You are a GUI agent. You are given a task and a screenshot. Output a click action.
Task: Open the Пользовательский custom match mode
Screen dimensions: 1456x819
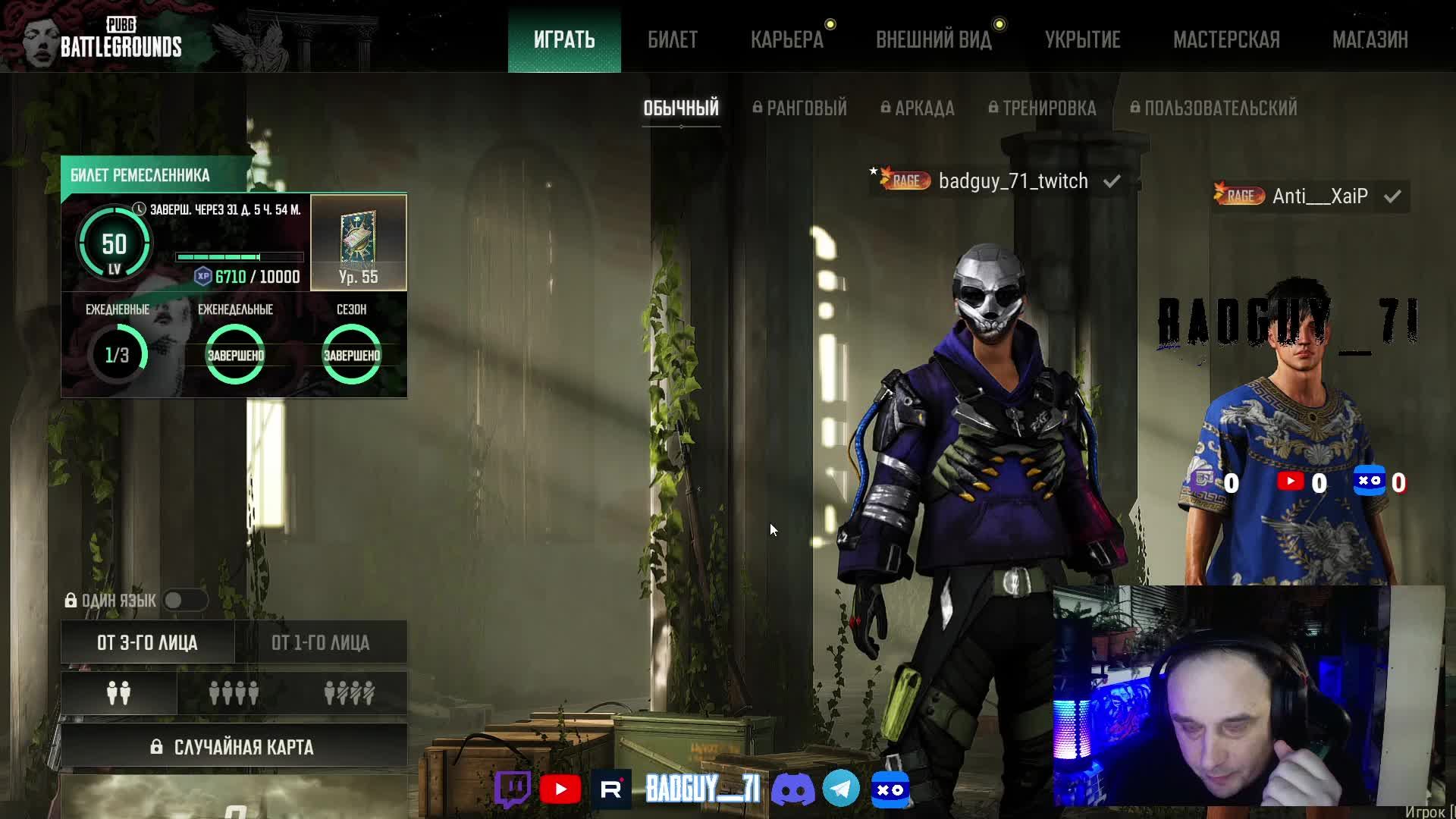(1213, 108)
